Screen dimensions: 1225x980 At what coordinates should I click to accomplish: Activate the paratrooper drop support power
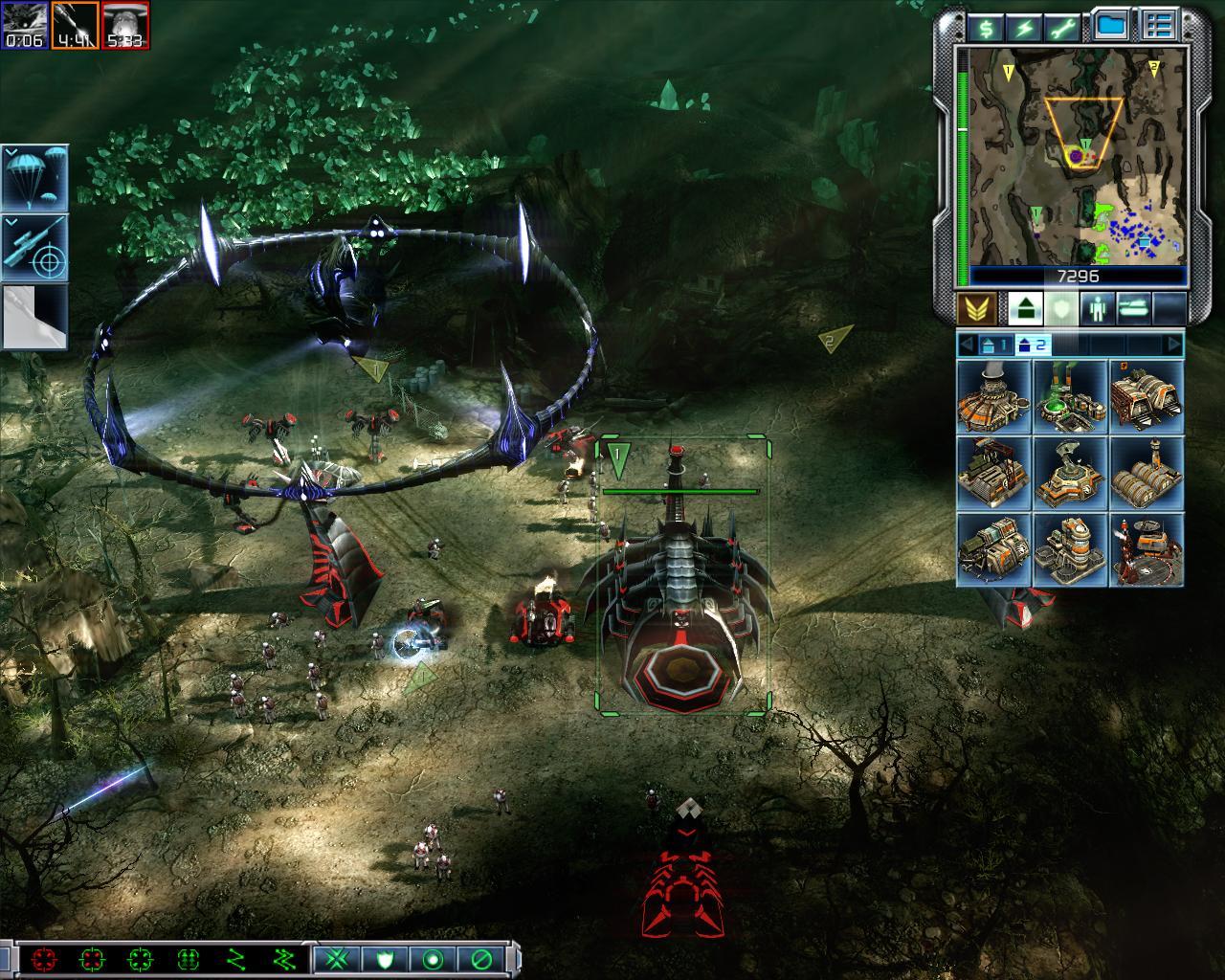pyautogui.click(x=34, y=178)
